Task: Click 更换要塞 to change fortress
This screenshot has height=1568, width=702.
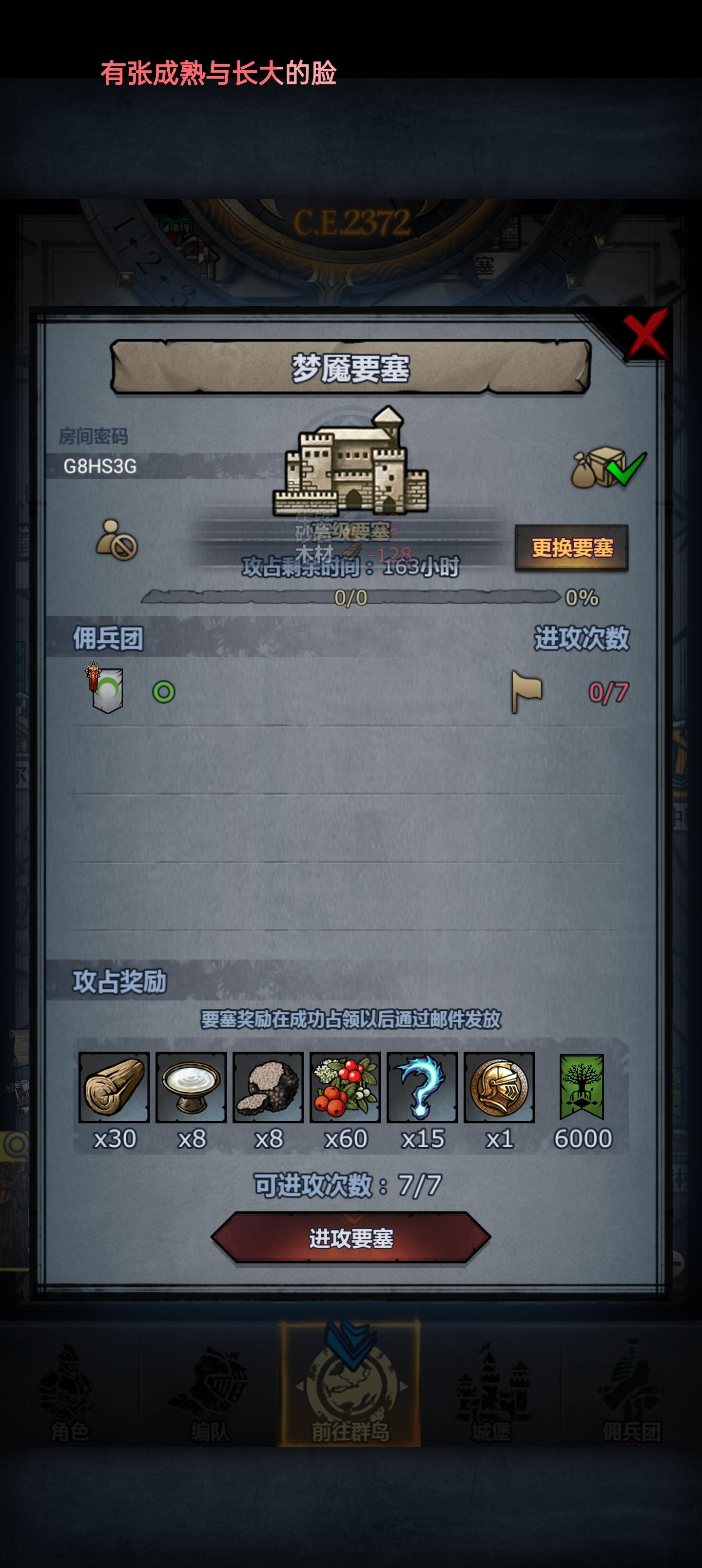Action: (x=573, y=548)
